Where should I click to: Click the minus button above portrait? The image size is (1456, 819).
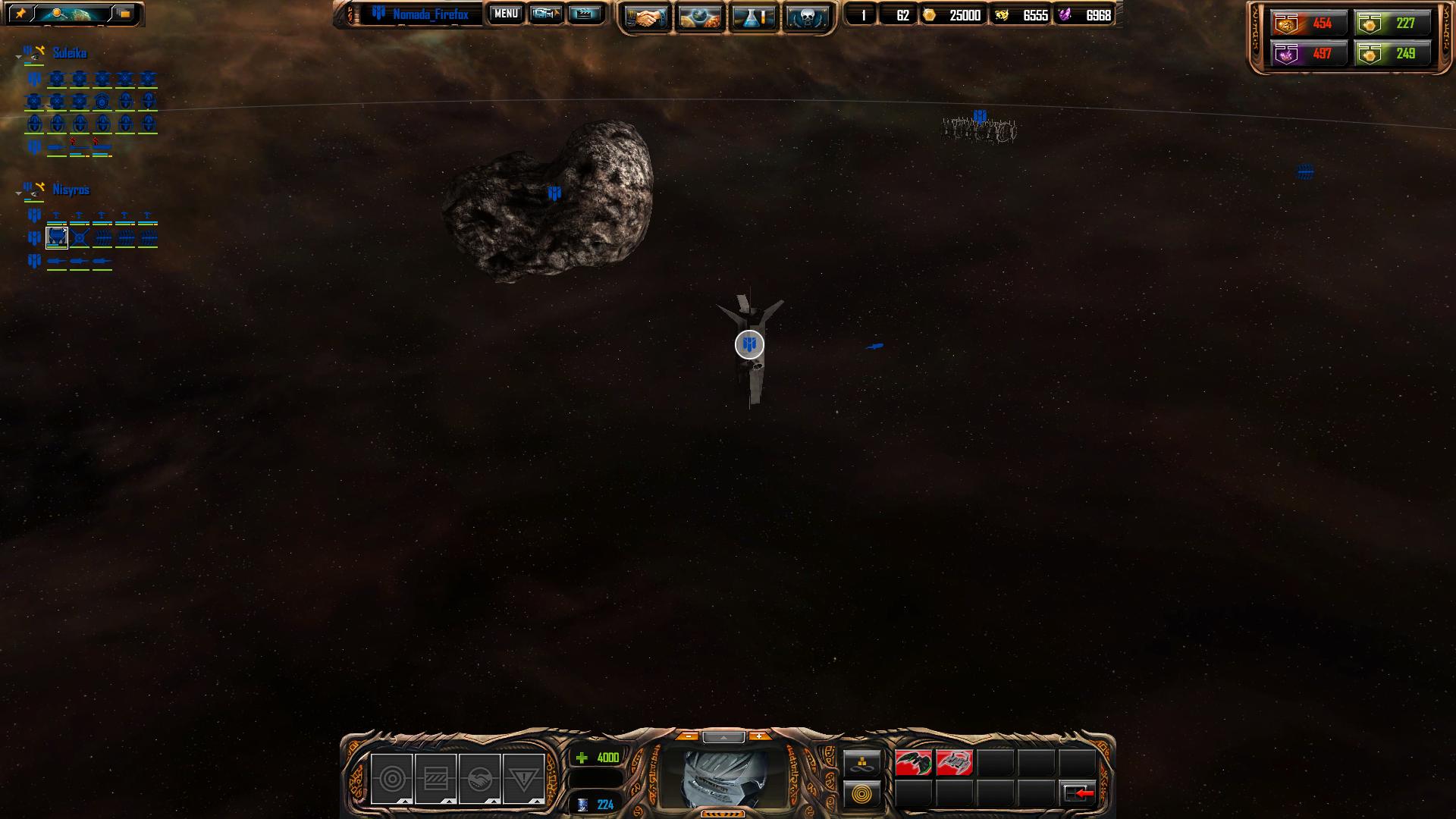688,736
